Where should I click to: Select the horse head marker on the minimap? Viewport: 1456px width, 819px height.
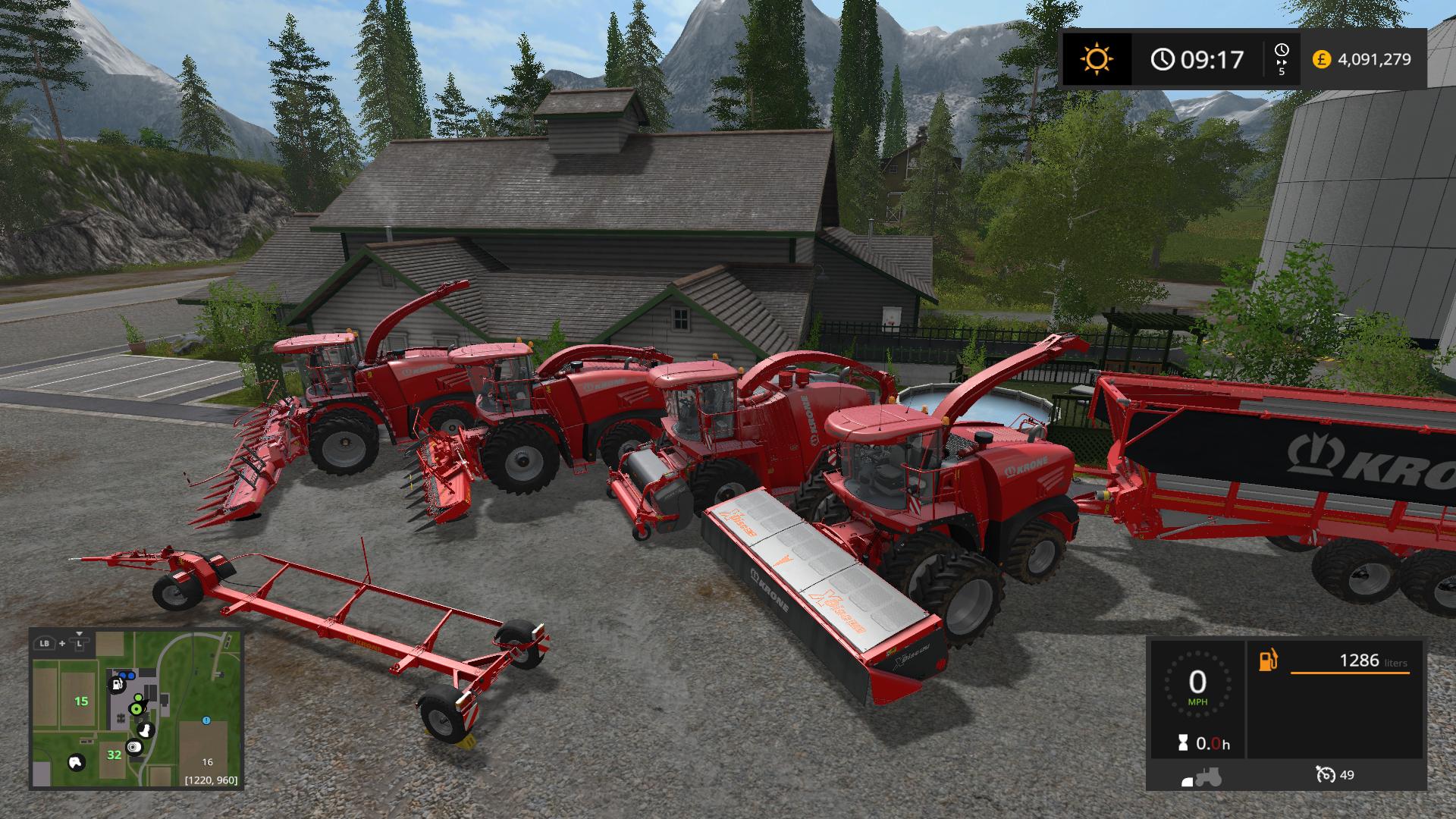[77, 761]
